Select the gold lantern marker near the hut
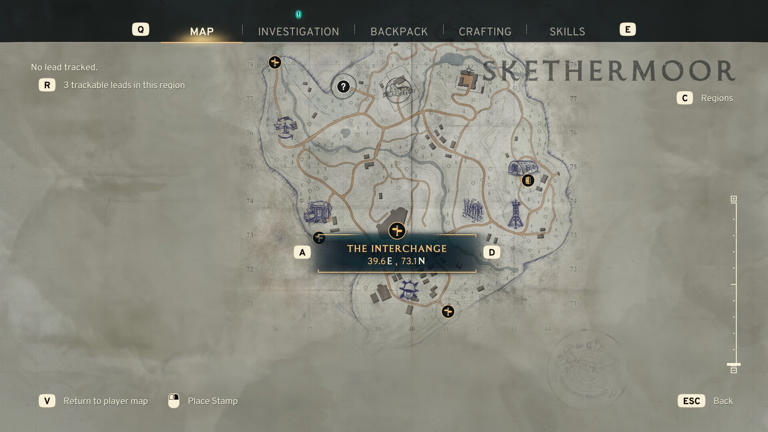This screenshot has height=432, width=768. coord(528,181)
